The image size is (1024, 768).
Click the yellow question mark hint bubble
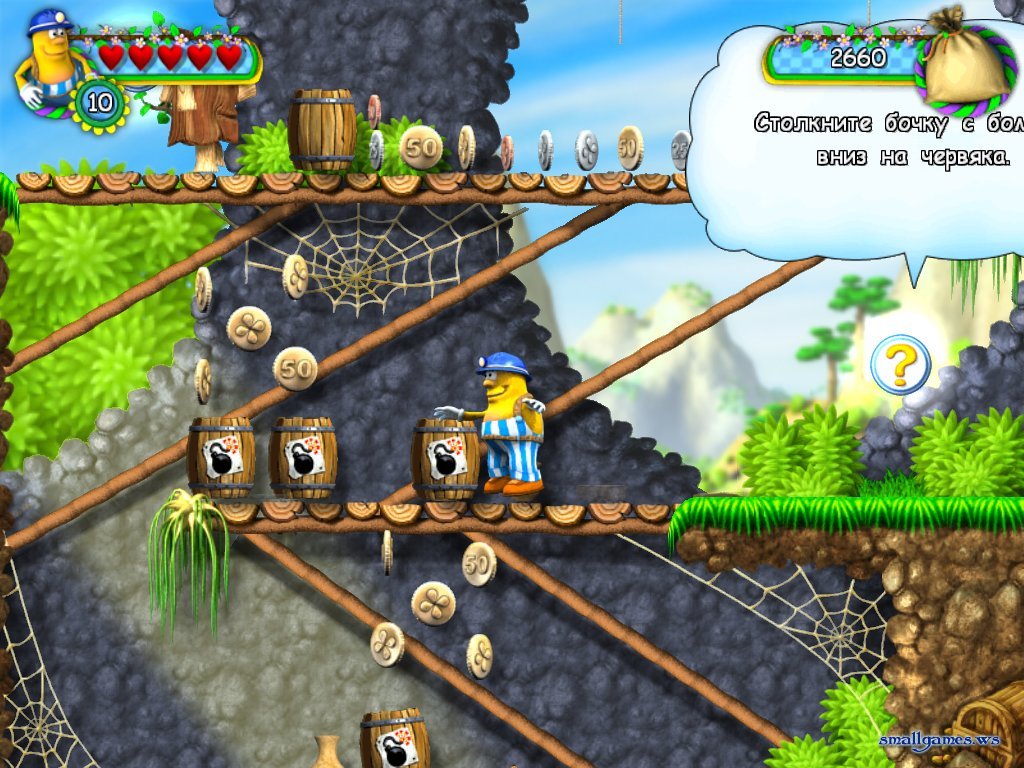tap(900, 365)
